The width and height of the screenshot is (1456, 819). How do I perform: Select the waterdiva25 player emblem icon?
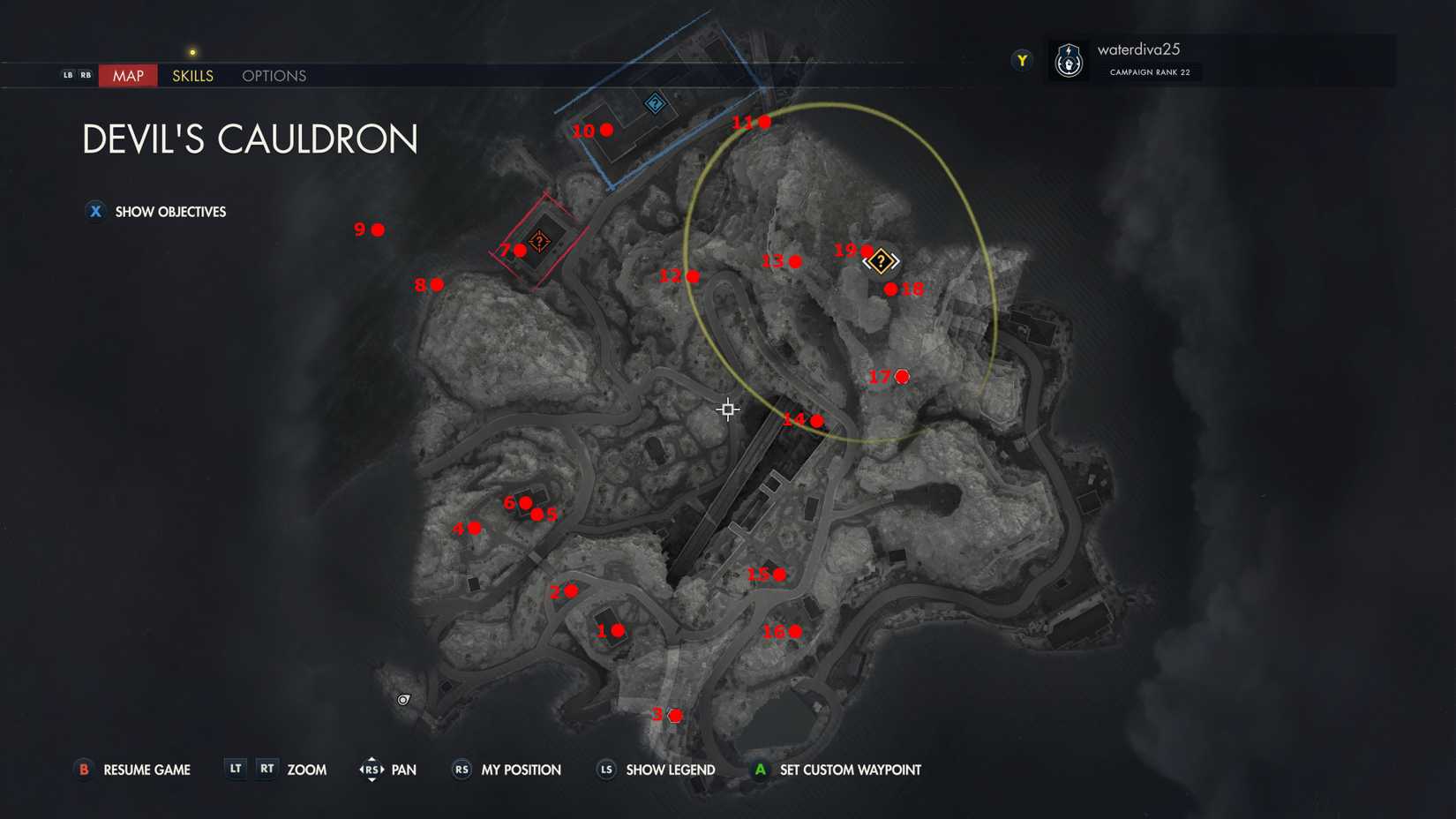click(x=1069, y=60)
